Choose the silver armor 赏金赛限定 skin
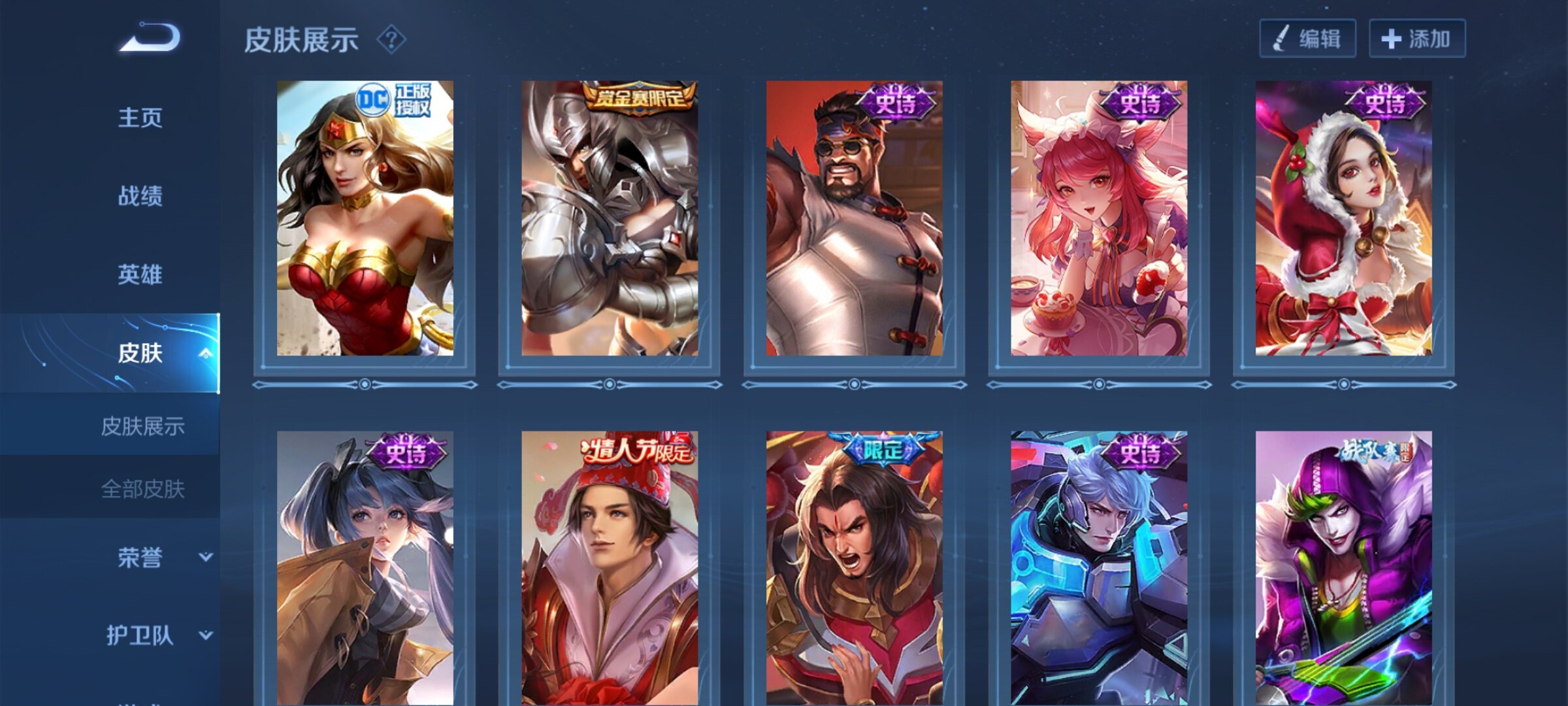This screenshot has width=1568, height=706. tap(610, 218)
